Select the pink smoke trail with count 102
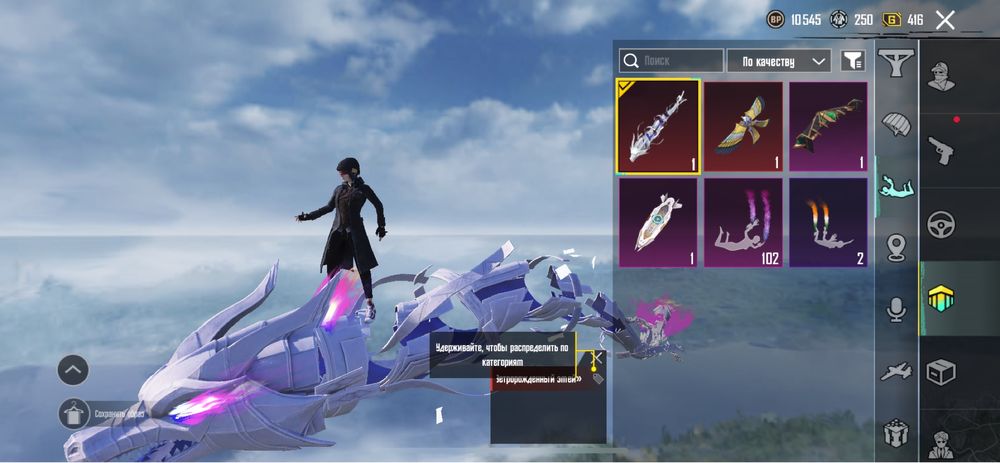The image size is (1000, 463). [743, 222]
